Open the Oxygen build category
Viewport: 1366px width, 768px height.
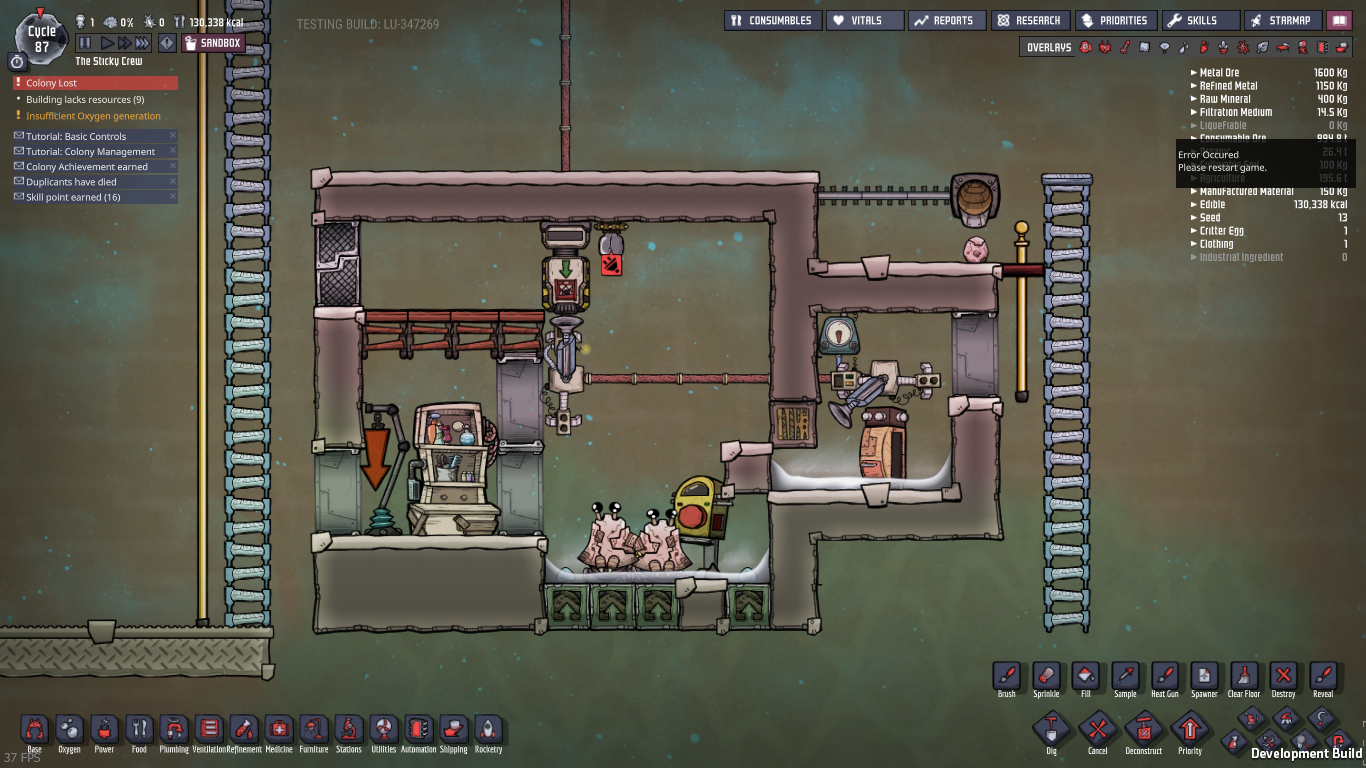pos(69,730)
